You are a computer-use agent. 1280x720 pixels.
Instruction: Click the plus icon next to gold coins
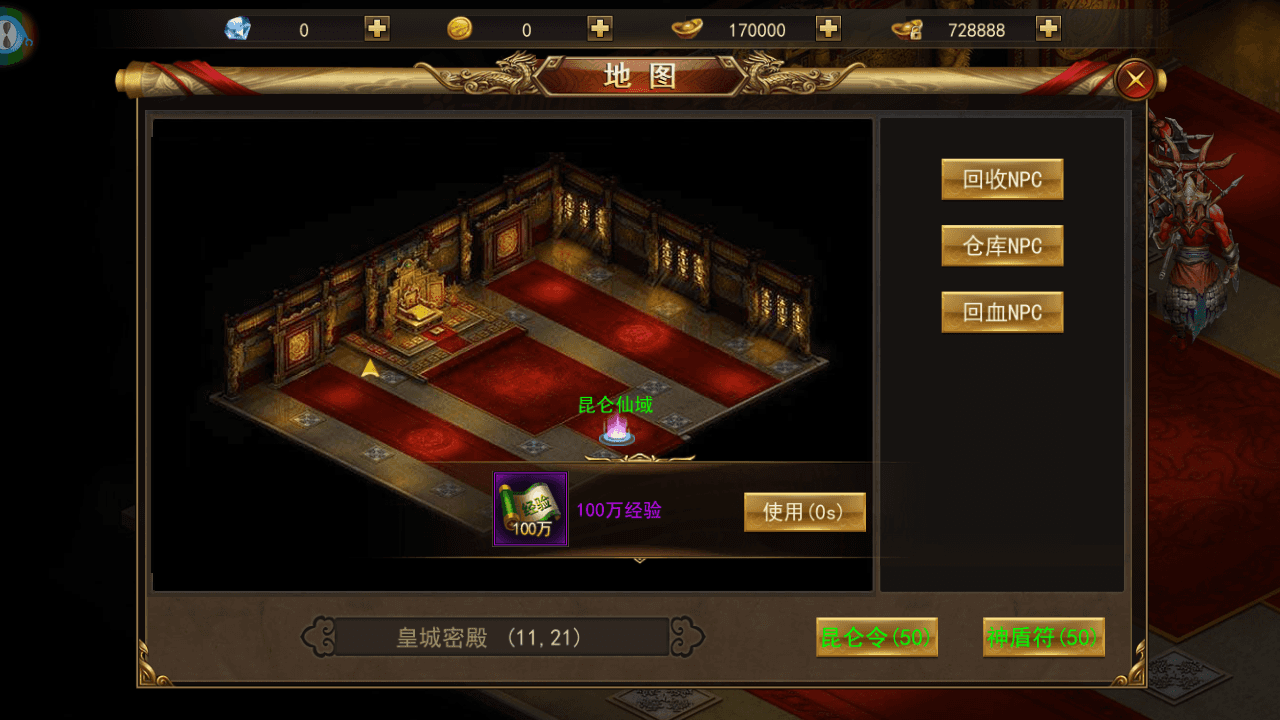[x=598, y=29]
